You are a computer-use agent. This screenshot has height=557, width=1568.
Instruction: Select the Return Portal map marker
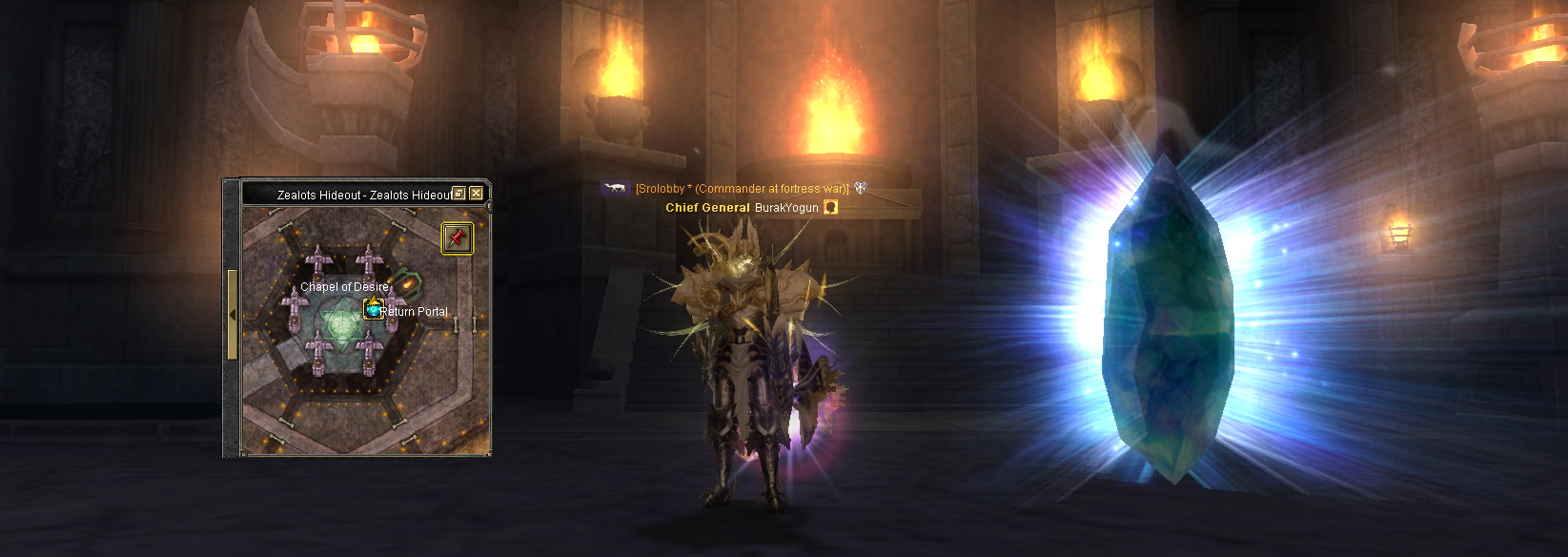(x=374, y=309)
